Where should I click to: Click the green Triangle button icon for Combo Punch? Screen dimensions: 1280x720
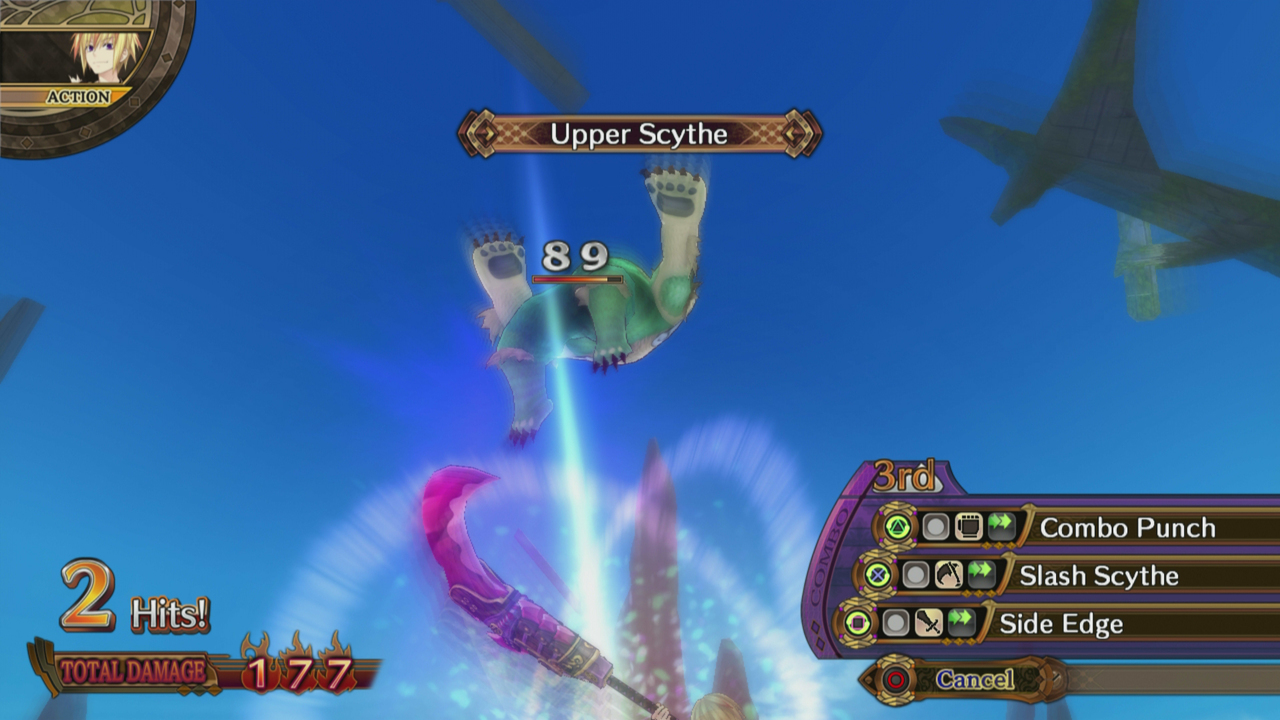[x=898, y=524]
